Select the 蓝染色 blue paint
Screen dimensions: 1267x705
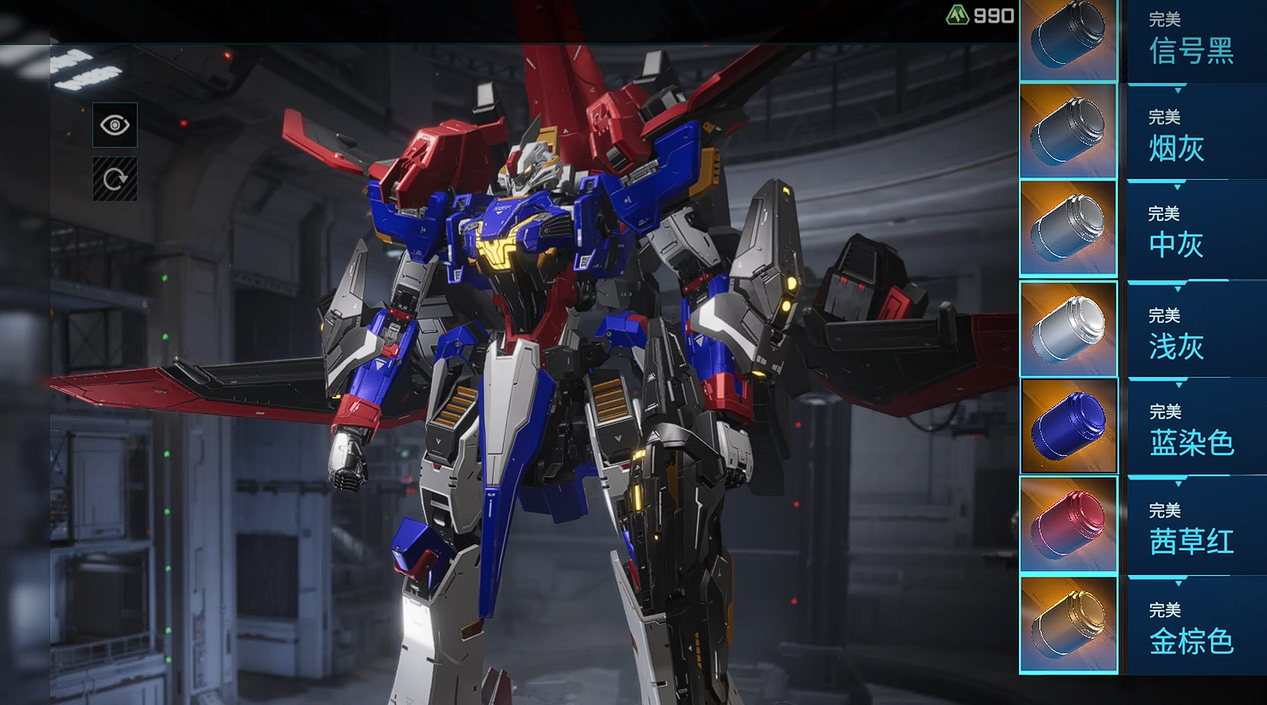tap(1068, 426)
